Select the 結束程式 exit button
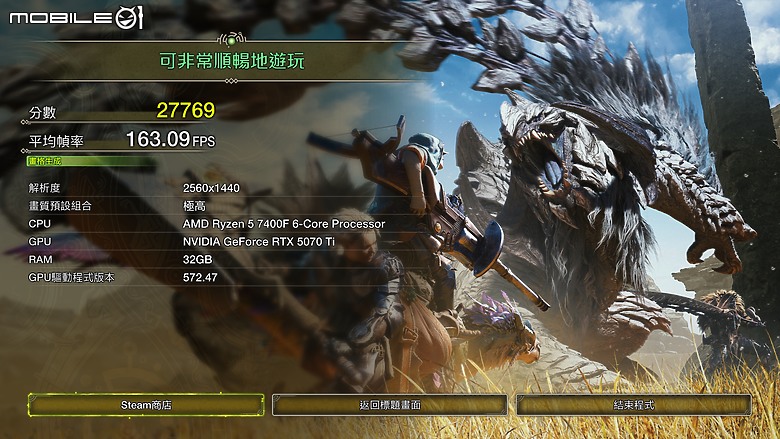The height and width of the screenshot is (439, 780). pos(633,405)
